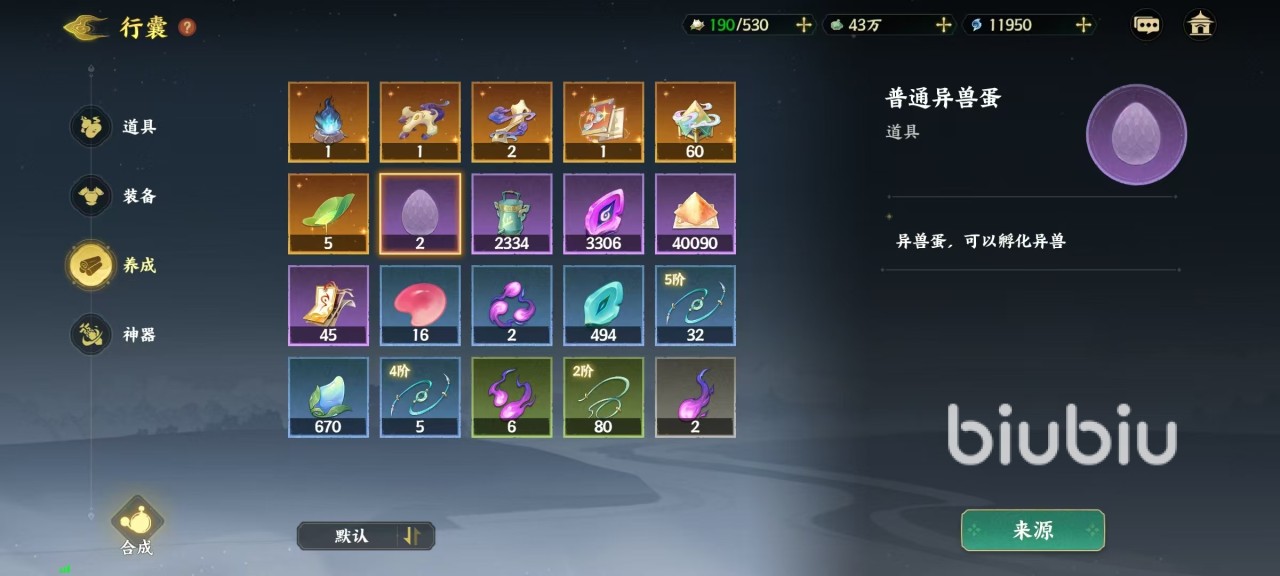Select the 5阶 bow material slot

pos(695,305)
